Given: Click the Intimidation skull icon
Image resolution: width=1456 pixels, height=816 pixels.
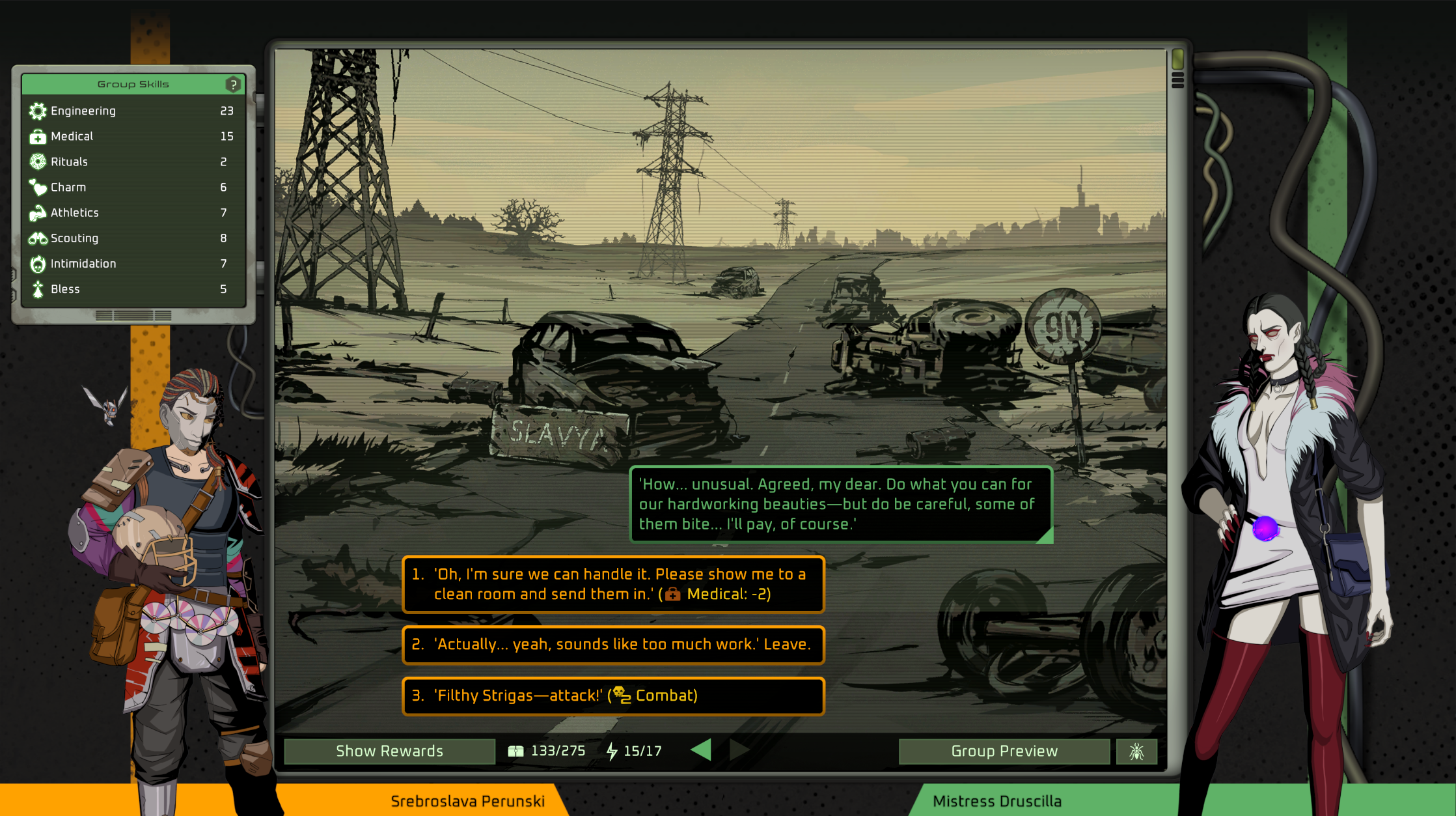Looking at the screenshot, I should tap(38, 263).
